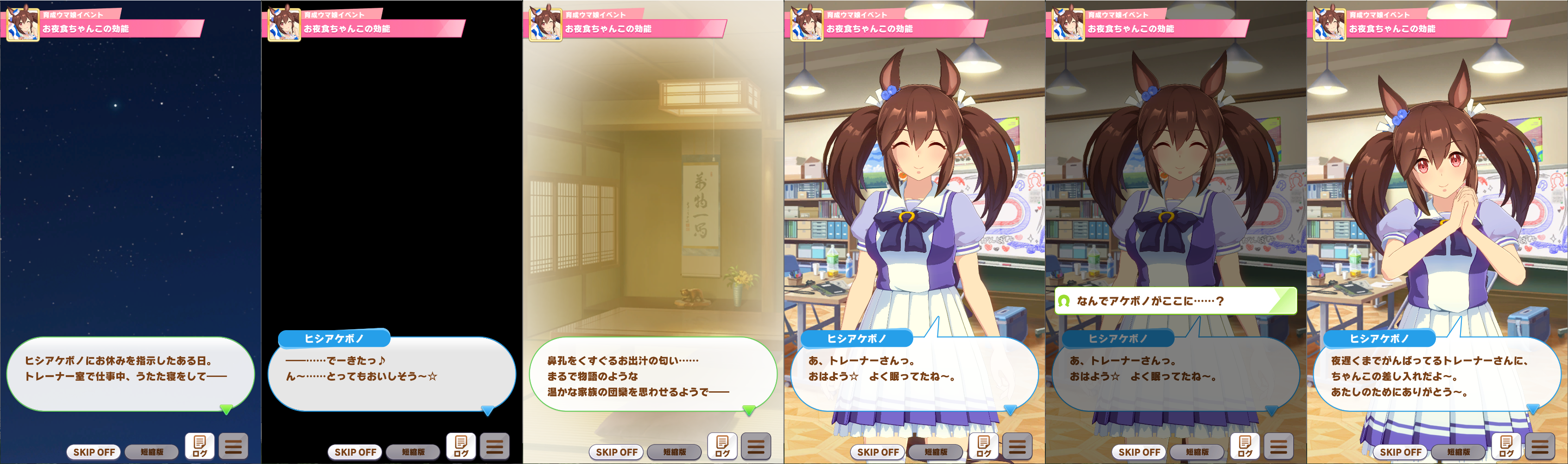Select 短縮版 in the clasped-hands panel
The height and width of the screenshot is (464, 1568).
point(1459,452)
